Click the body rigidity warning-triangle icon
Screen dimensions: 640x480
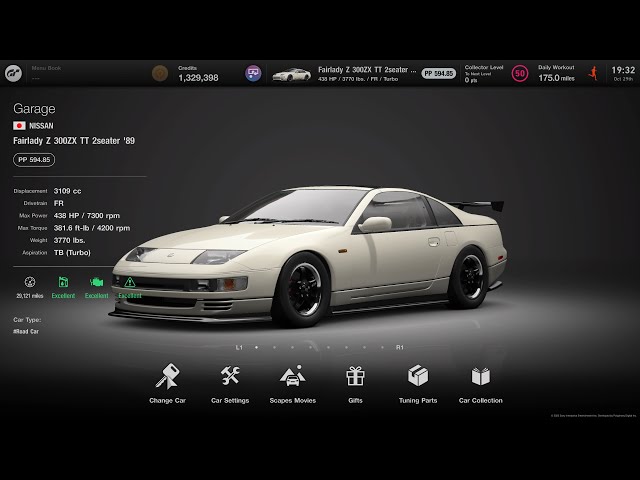(130, 283)
